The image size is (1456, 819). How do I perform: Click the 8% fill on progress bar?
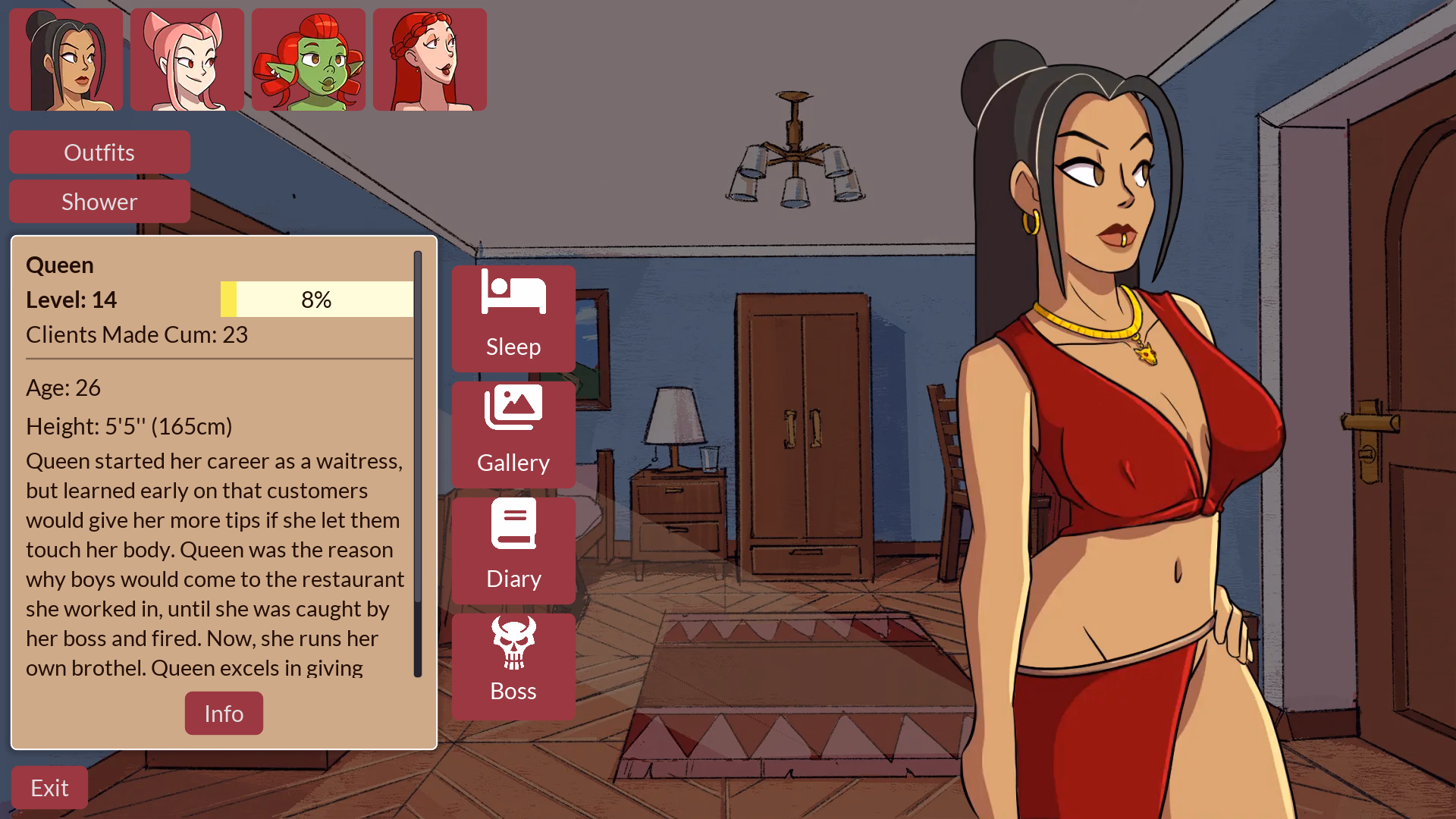tap(229, 299)
